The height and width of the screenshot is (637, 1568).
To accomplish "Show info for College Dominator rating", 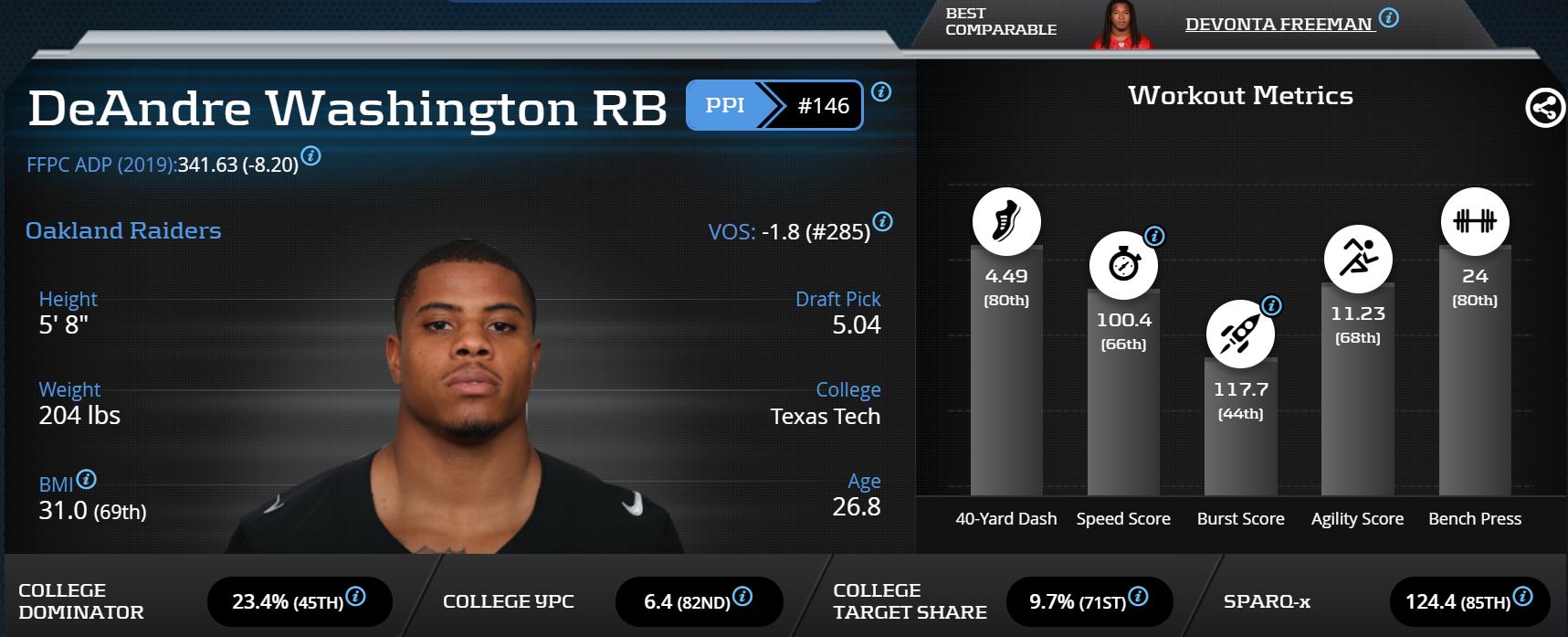I will [x=356, y=597].
